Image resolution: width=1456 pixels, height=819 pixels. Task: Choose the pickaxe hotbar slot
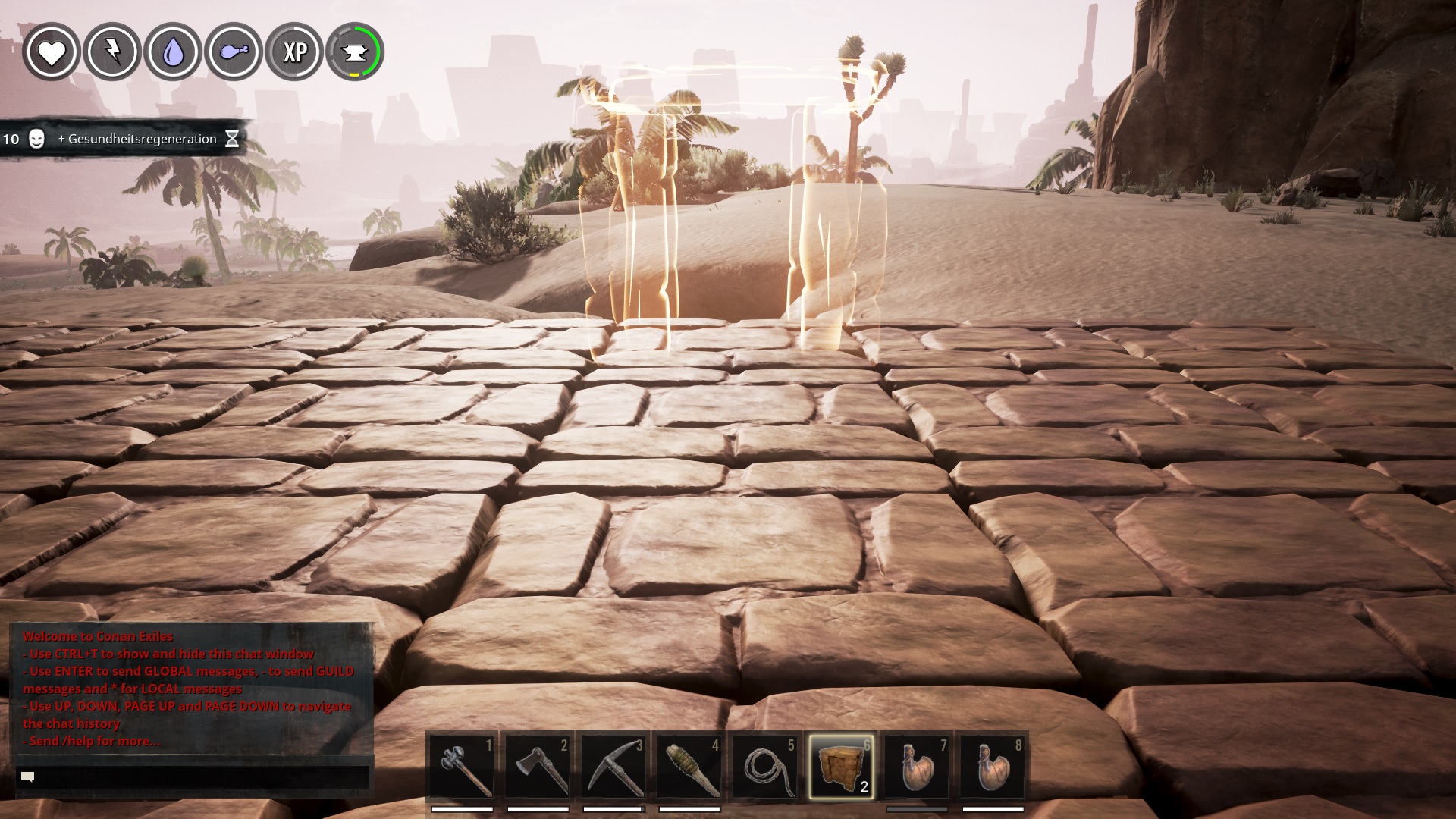[x=613, y=767]
